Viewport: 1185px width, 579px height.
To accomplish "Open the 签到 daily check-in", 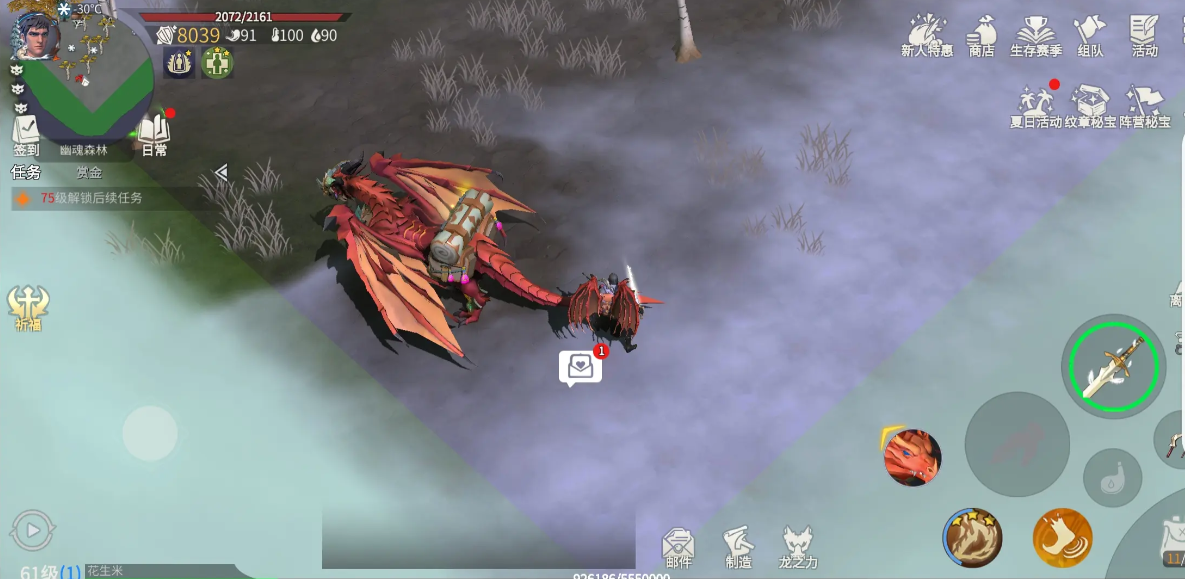I will [26, 135].
